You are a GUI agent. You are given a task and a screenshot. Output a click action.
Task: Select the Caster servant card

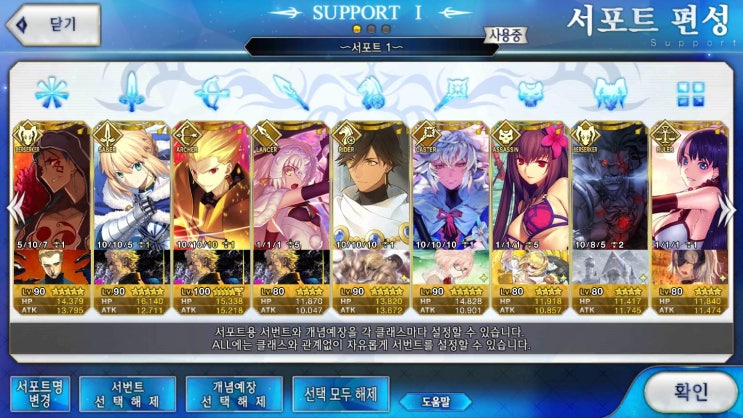click(x=450, y=200)
